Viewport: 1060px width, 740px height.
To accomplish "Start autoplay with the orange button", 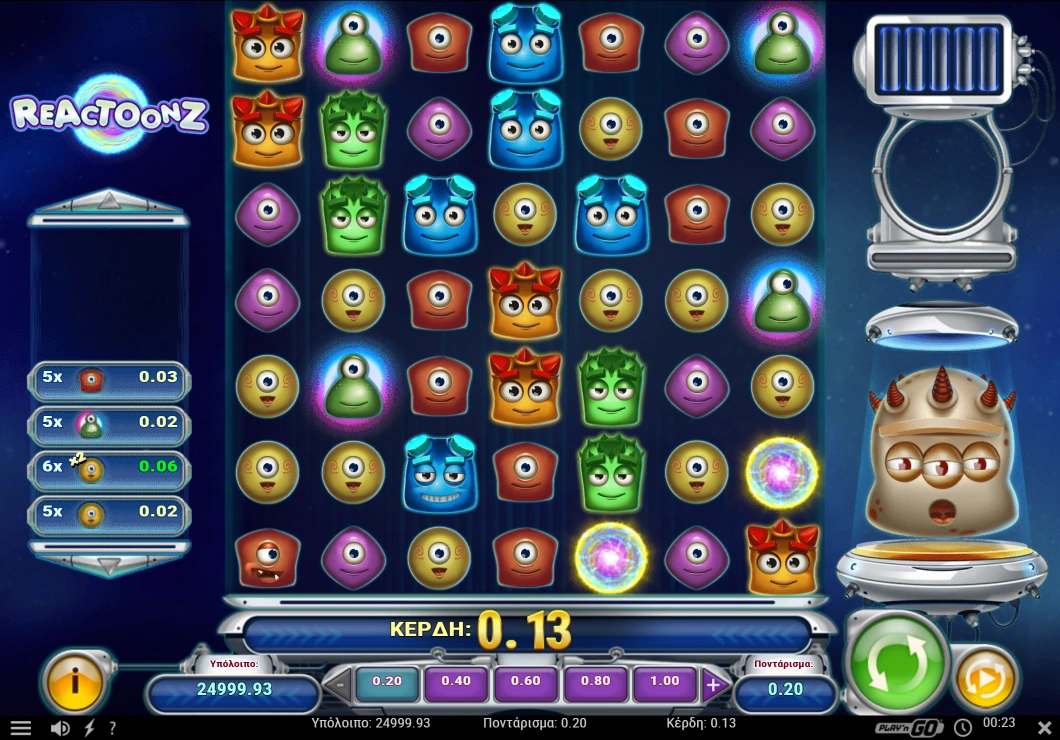I will (987, 679).
